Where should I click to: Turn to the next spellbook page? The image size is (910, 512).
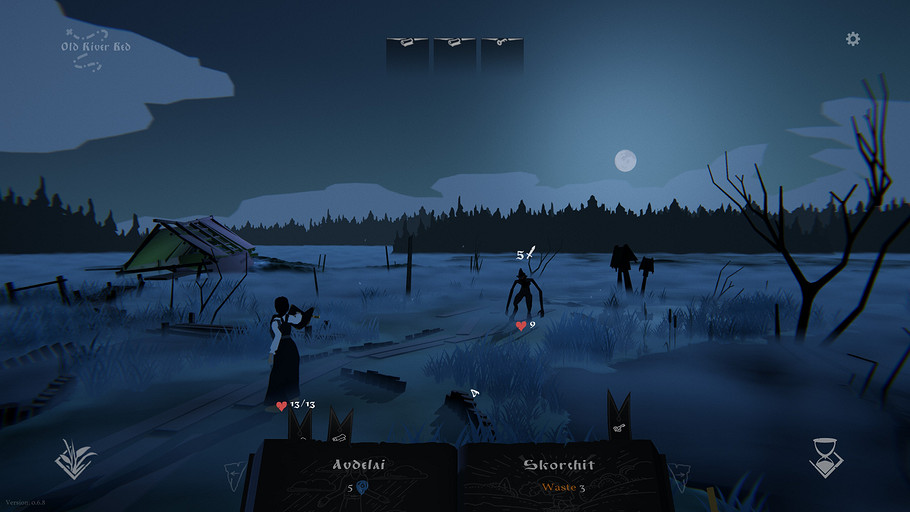click(x=680, y=474)
